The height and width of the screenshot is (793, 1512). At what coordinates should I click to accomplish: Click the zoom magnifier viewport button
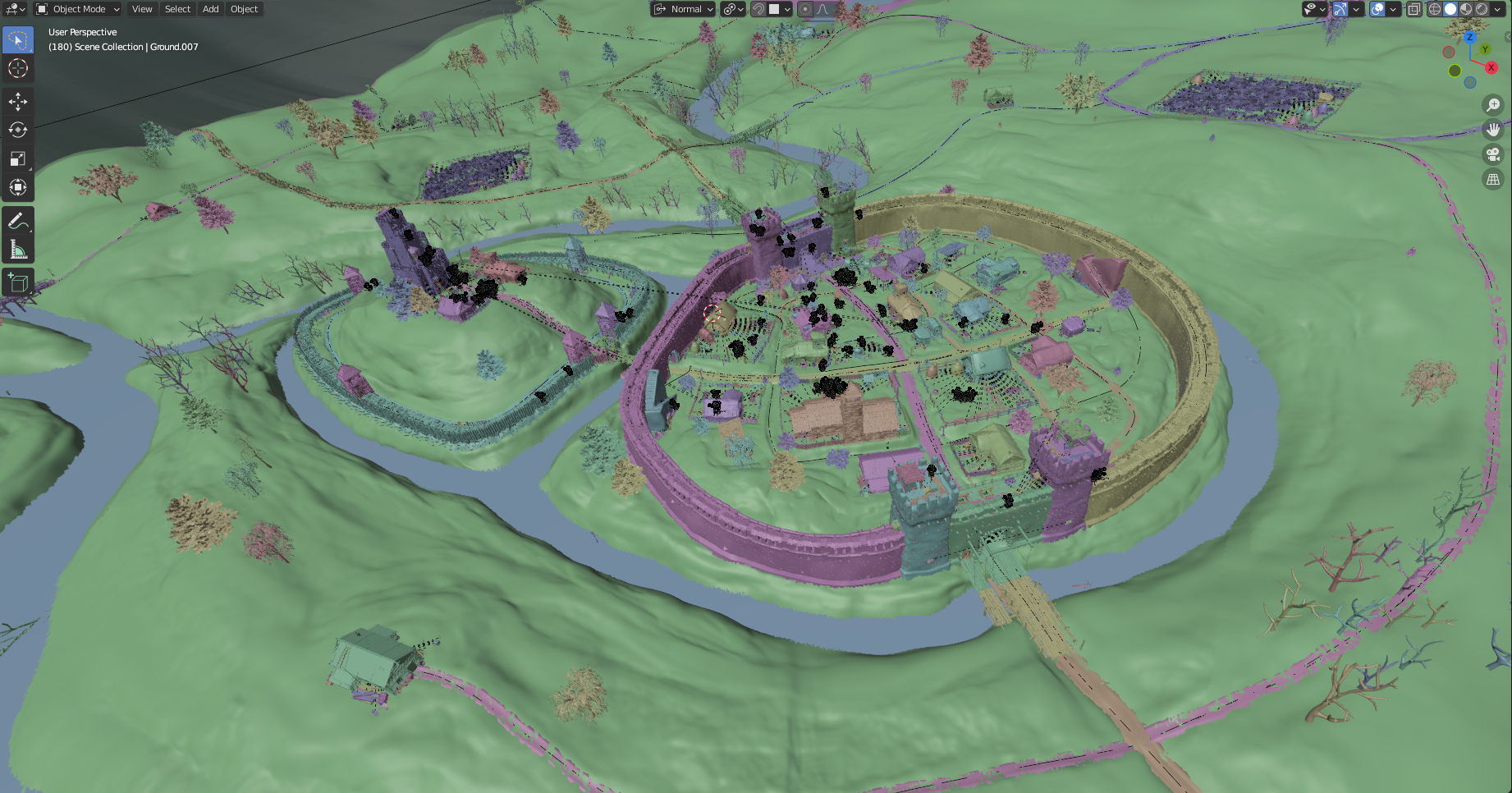pos(1493,105)
